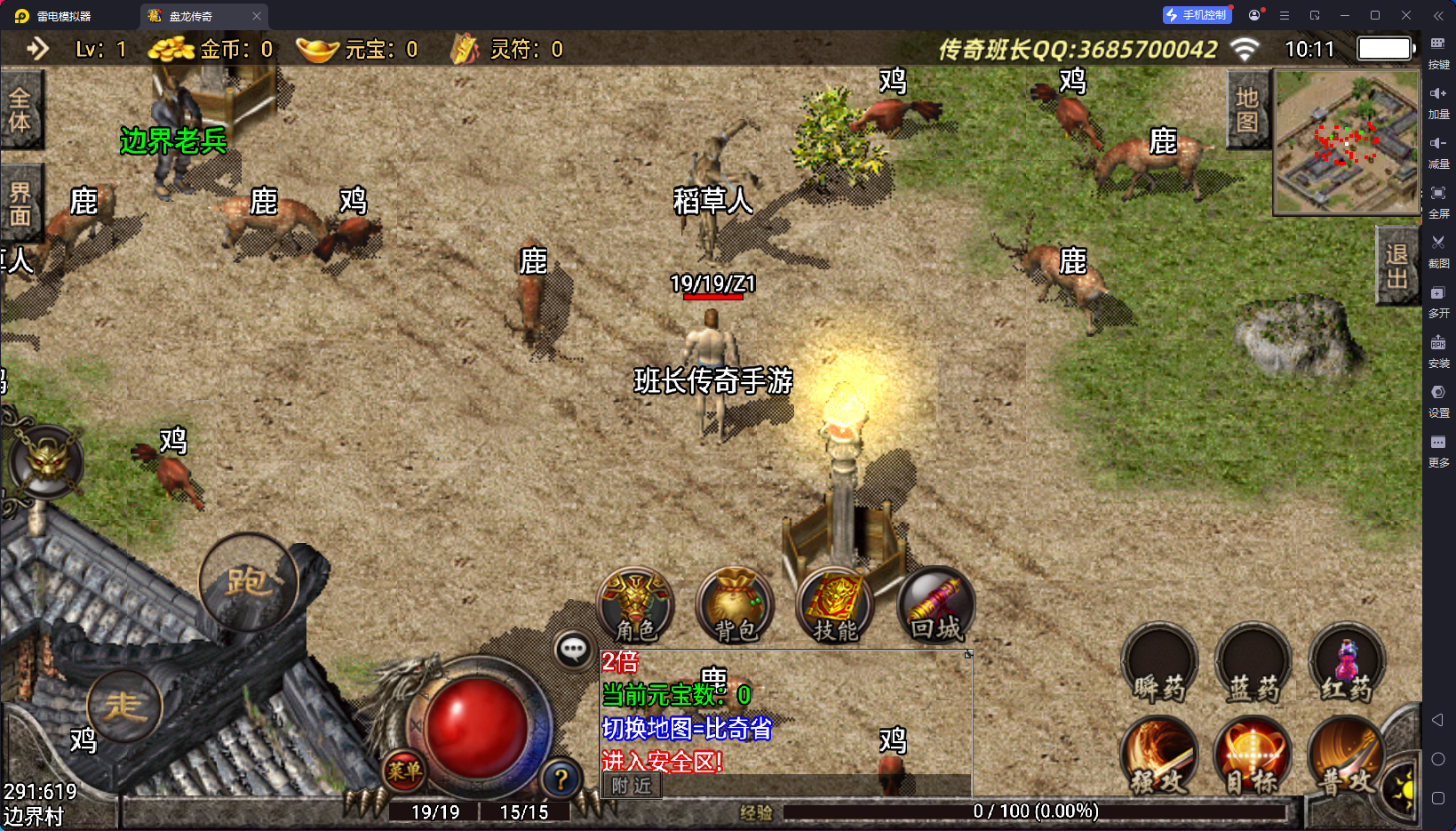Tap the 走 walk button
1456x831 pixels.
[124, 707]
